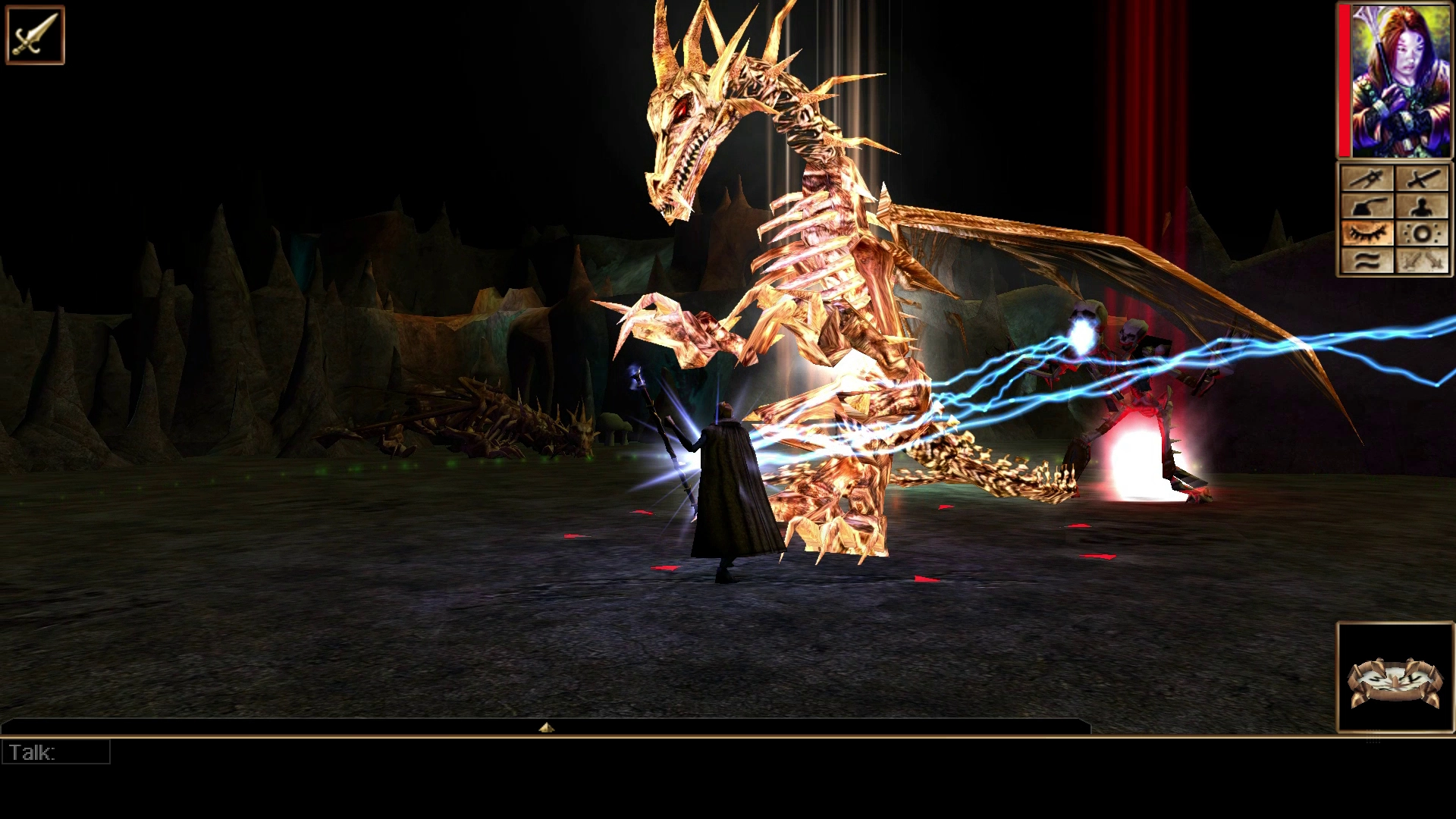Select the sword in the top-left quickslot

click(x=34, y=36)
